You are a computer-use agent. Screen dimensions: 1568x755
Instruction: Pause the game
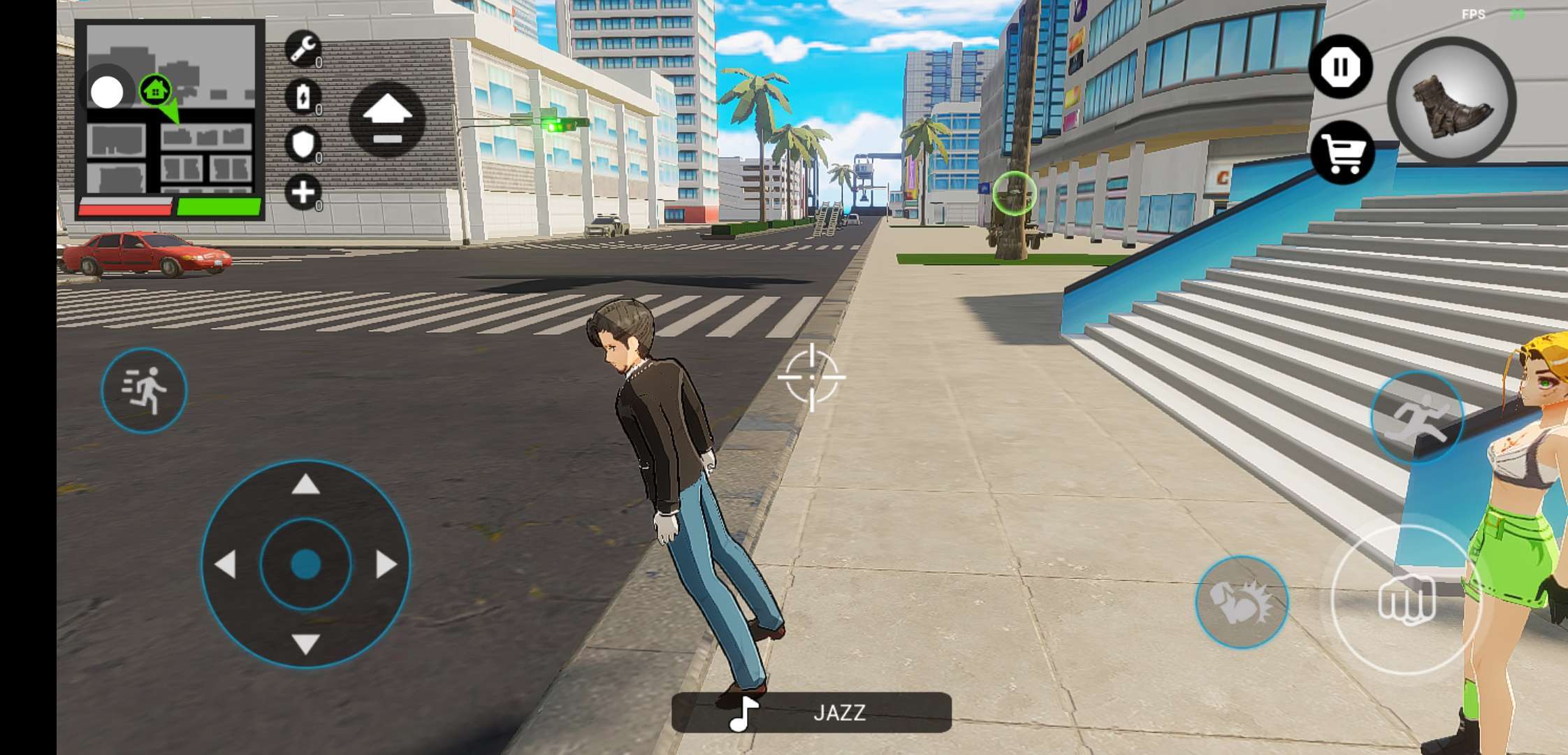click(1340, 67)
